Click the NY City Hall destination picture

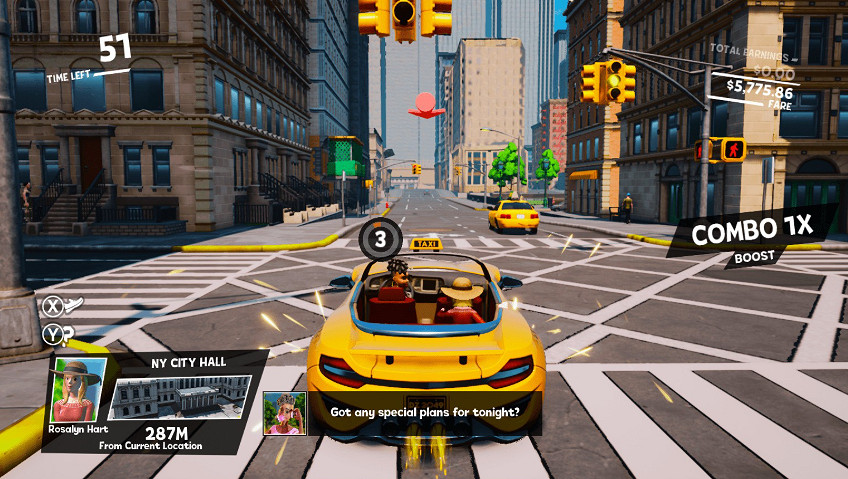[179, 396]
